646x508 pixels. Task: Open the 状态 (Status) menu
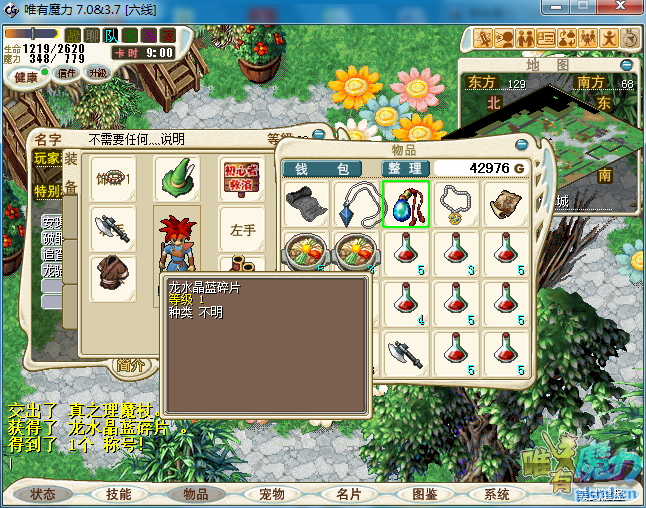coord(43,494)
